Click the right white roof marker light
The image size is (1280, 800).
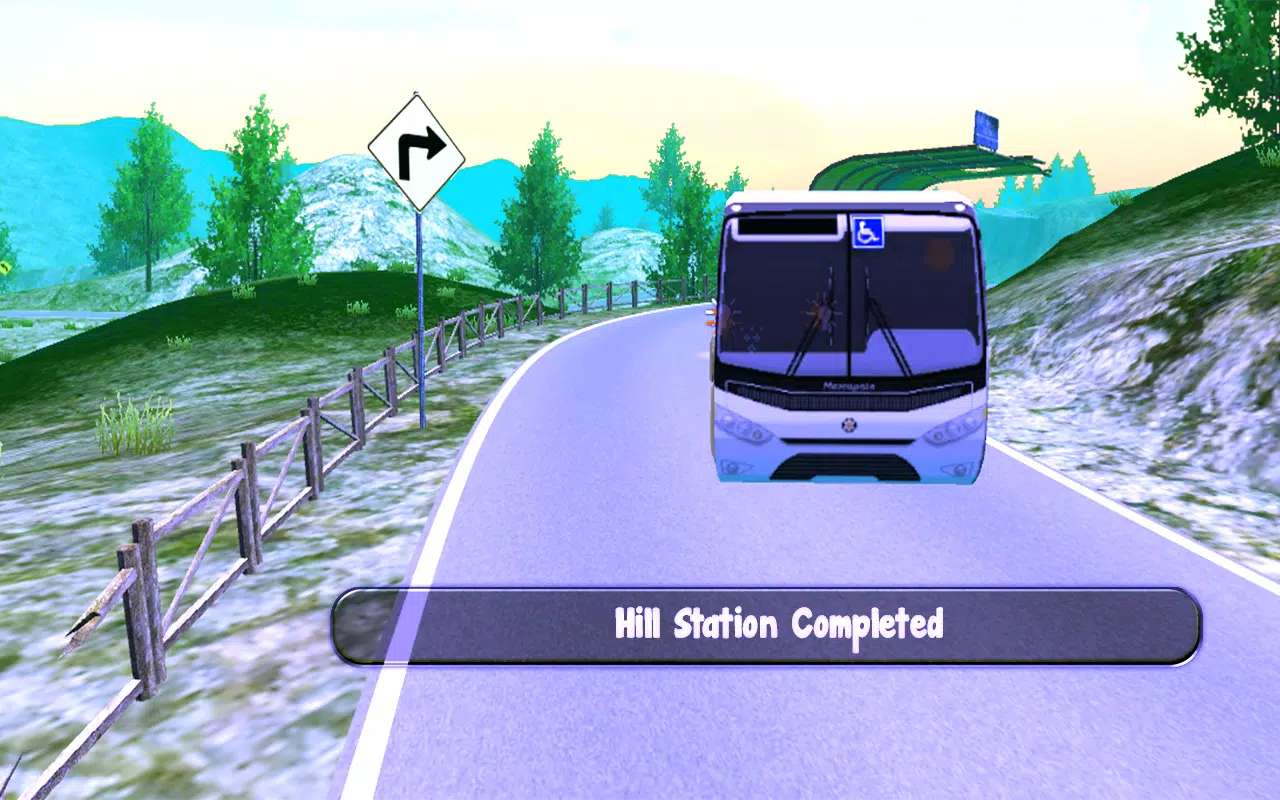(958, 208)
